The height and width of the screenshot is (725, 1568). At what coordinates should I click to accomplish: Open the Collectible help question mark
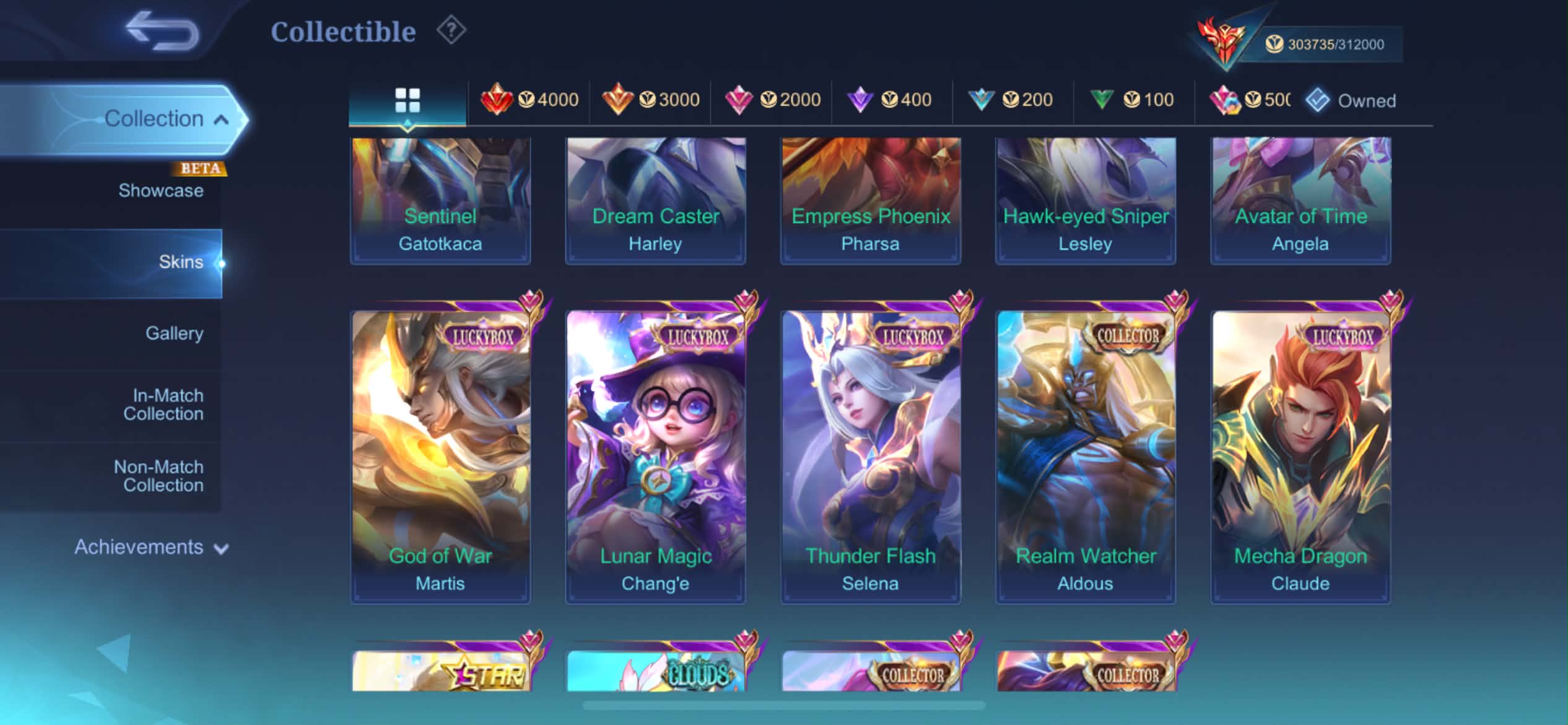451,30
